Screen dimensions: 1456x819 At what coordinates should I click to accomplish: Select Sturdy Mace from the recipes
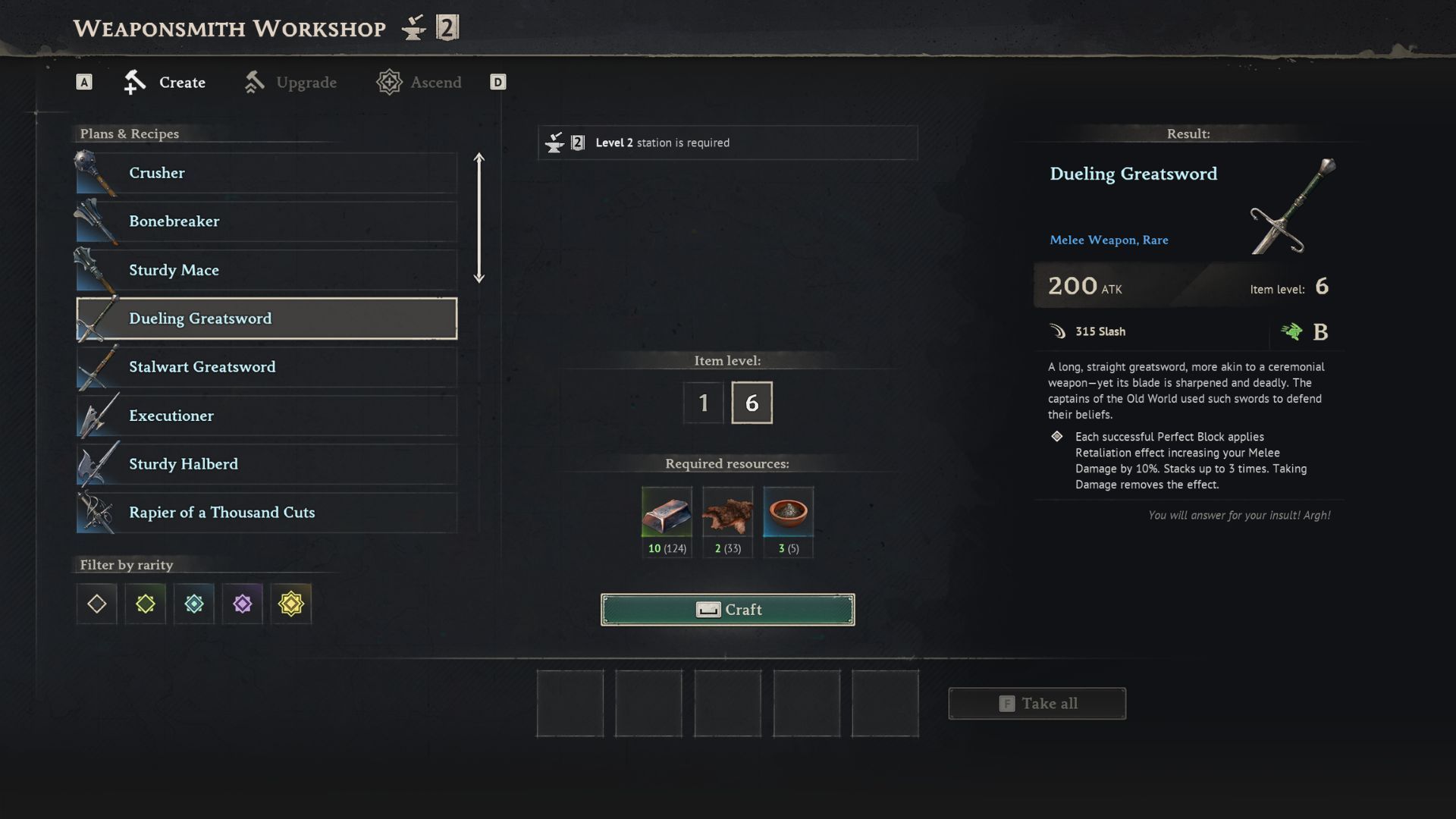coord(266,270)
